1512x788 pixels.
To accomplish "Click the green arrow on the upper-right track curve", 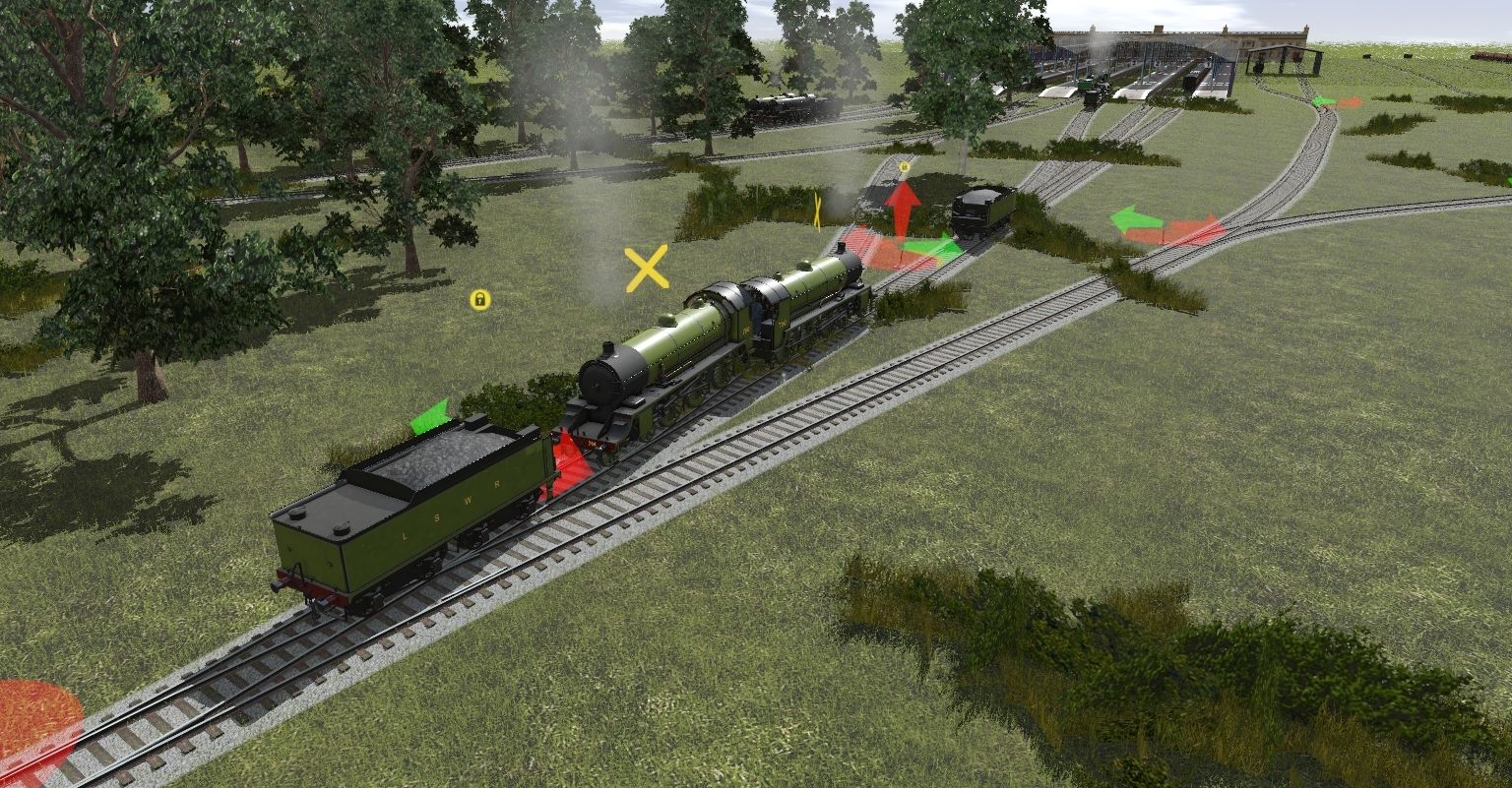I will click(x=1323, y=99).
